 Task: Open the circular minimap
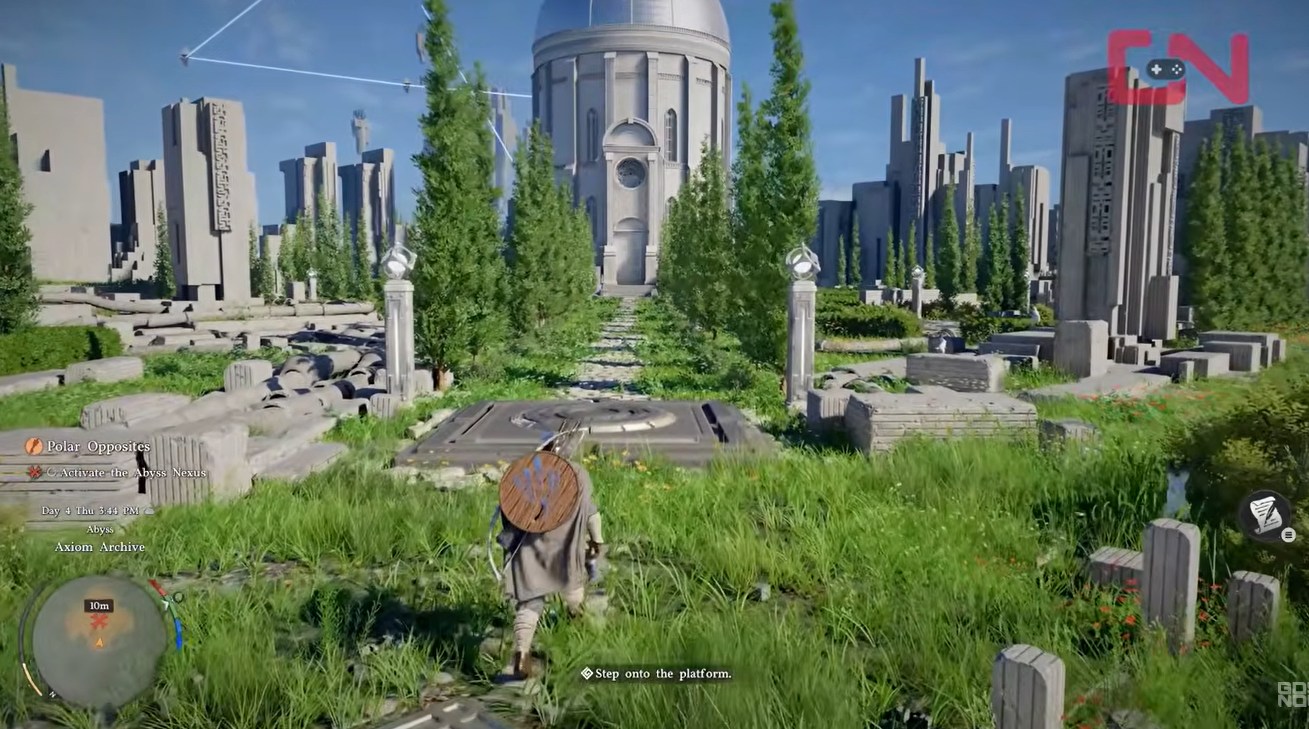pyautogui.click(x=99, y=641)
